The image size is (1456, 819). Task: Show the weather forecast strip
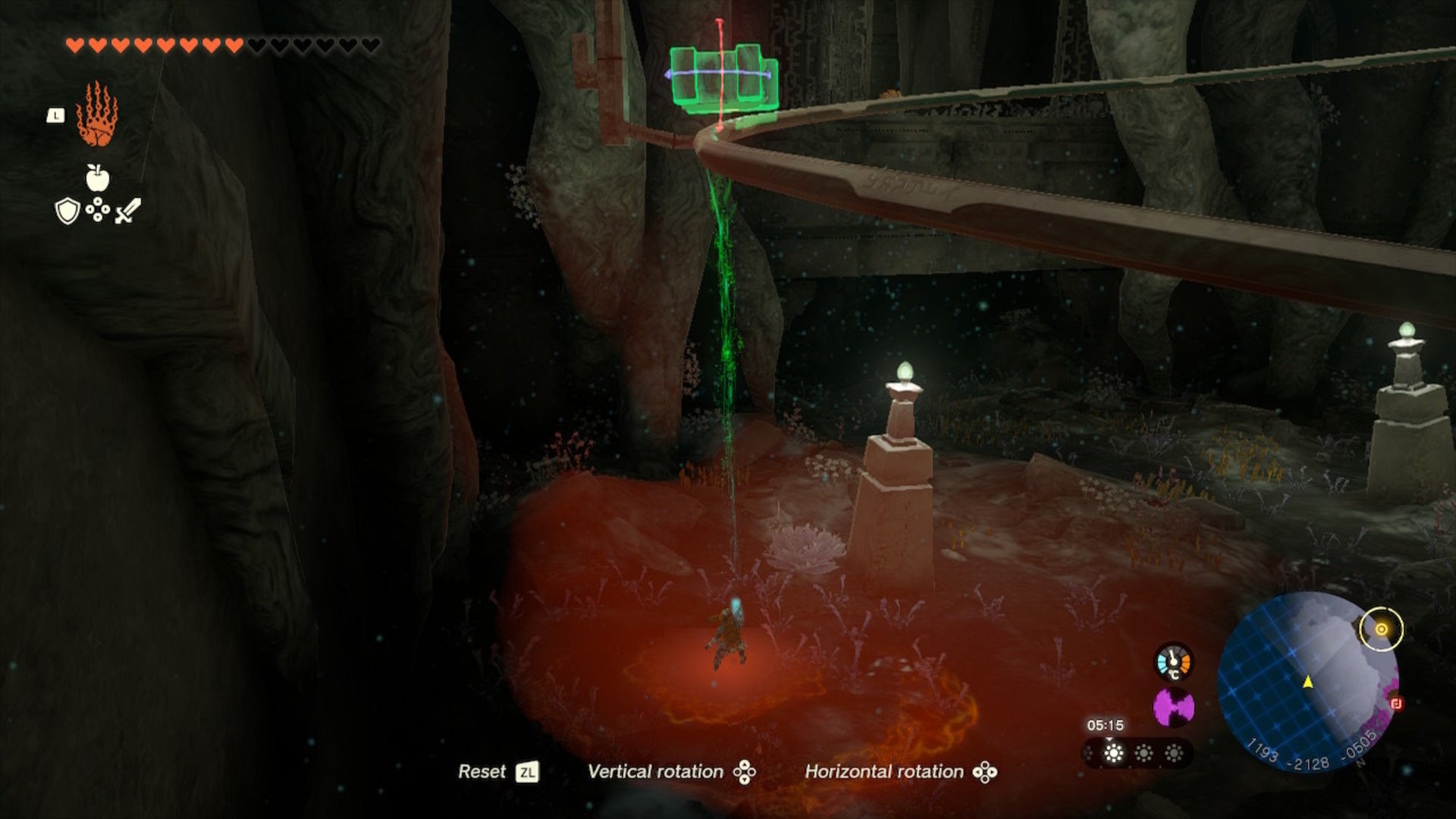pos(1137,753)
